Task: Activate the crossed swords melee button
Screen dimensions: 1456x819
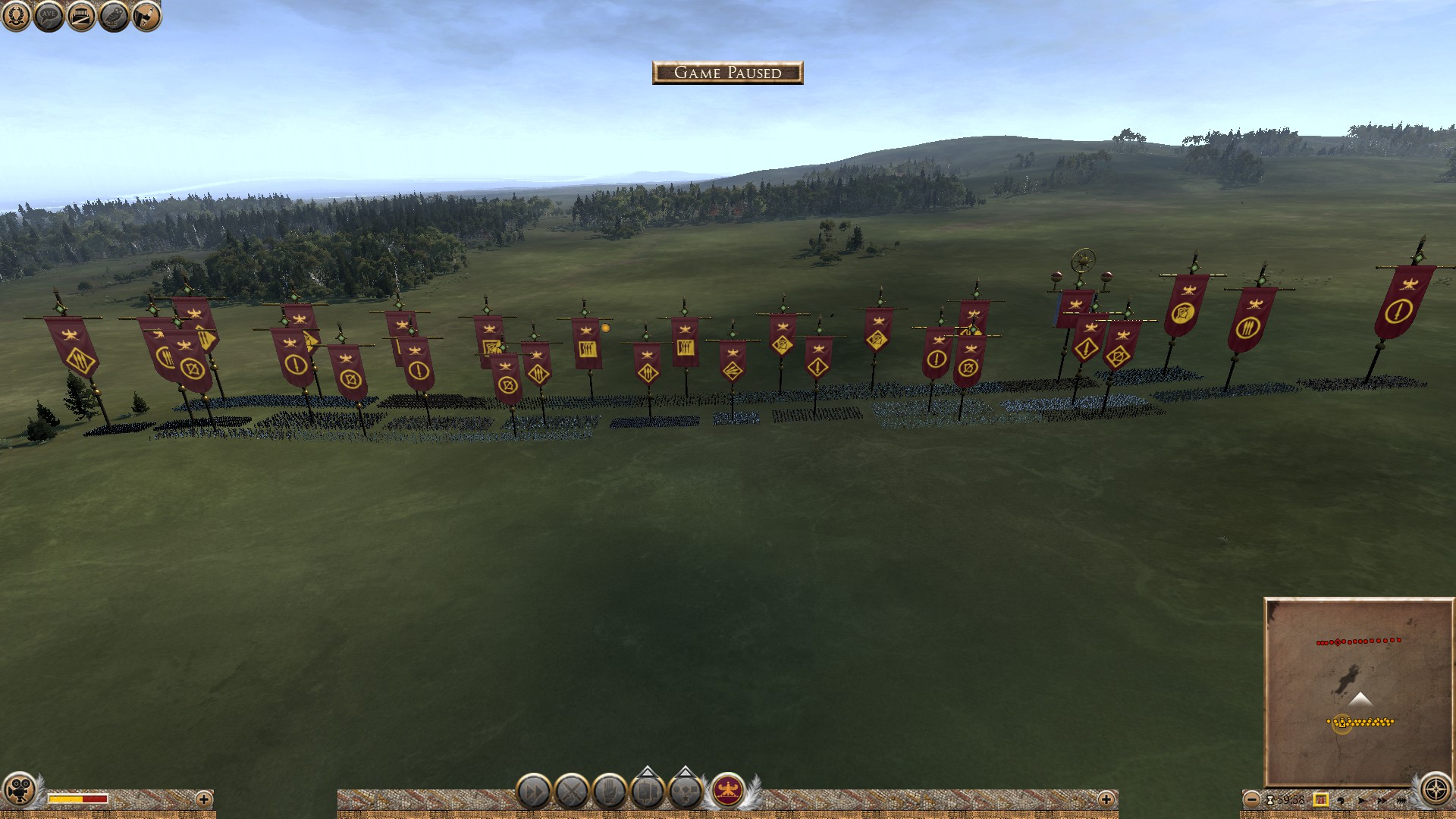Action: coord(572,792)
